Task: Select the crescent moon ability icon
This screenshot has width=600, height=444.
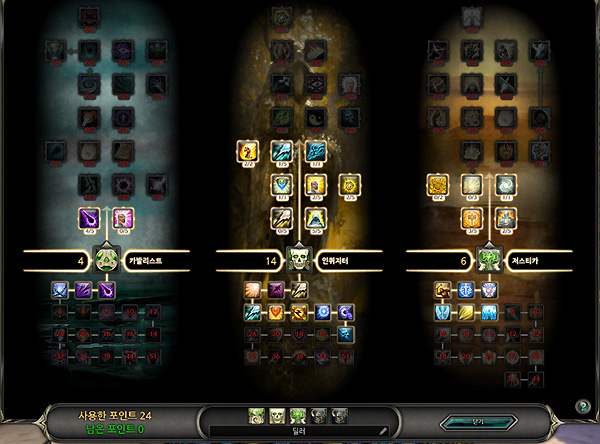Action: (346, 311)
